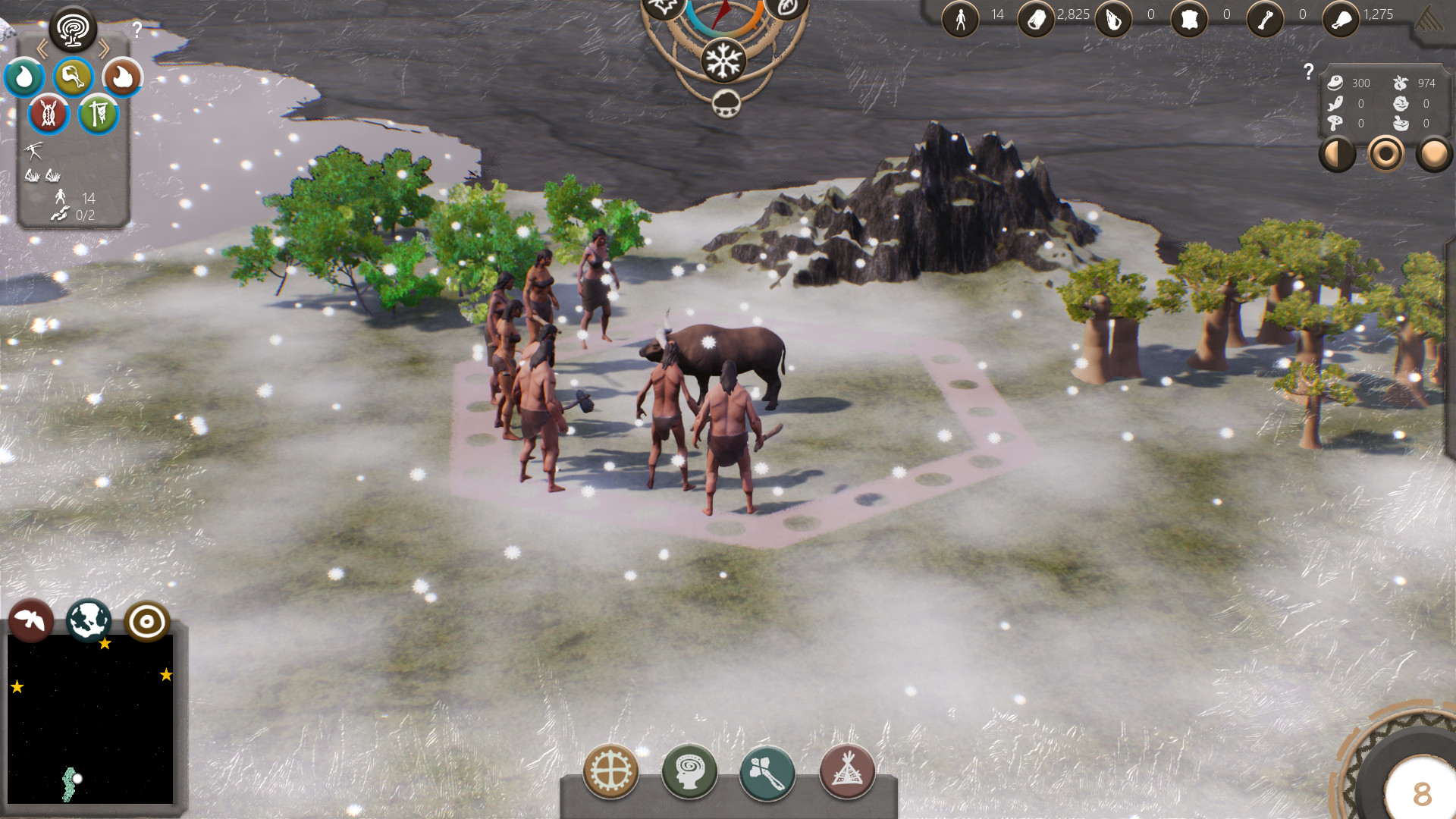Select the bird icon above the minimap
This screenshot has height=819, width=1456.
tap(30, 620)
